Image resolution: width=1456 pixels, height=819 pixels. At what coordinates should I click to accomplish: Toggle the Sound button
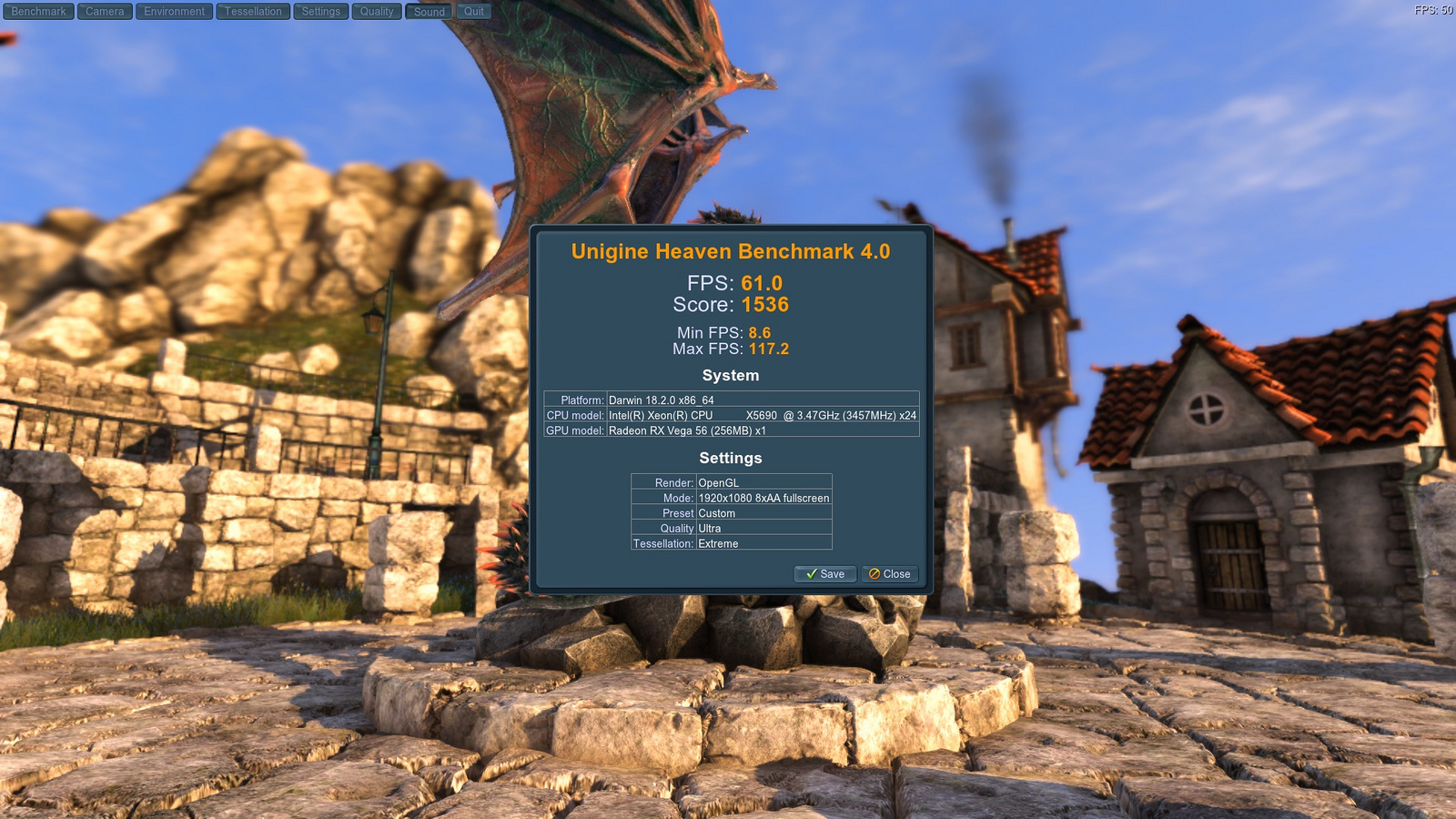coord(429,12)
